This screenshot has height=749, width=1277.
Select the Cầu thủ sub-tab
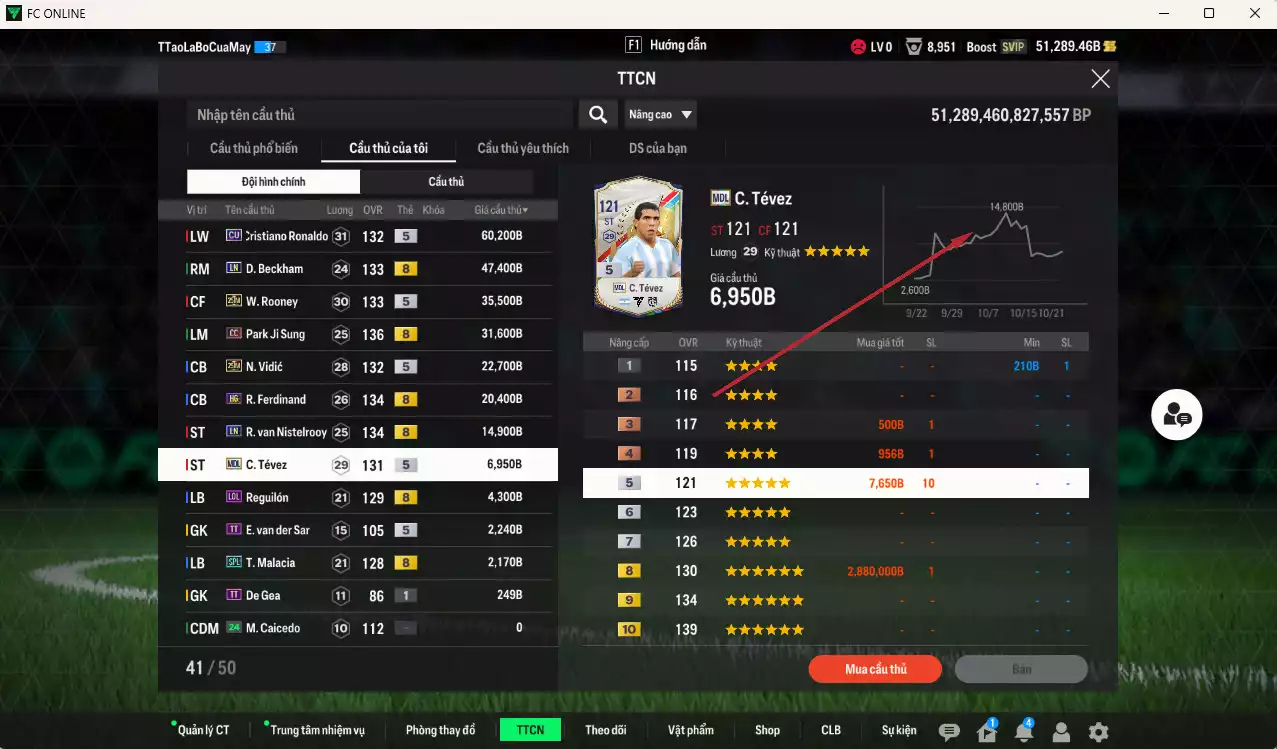[446, 182]
